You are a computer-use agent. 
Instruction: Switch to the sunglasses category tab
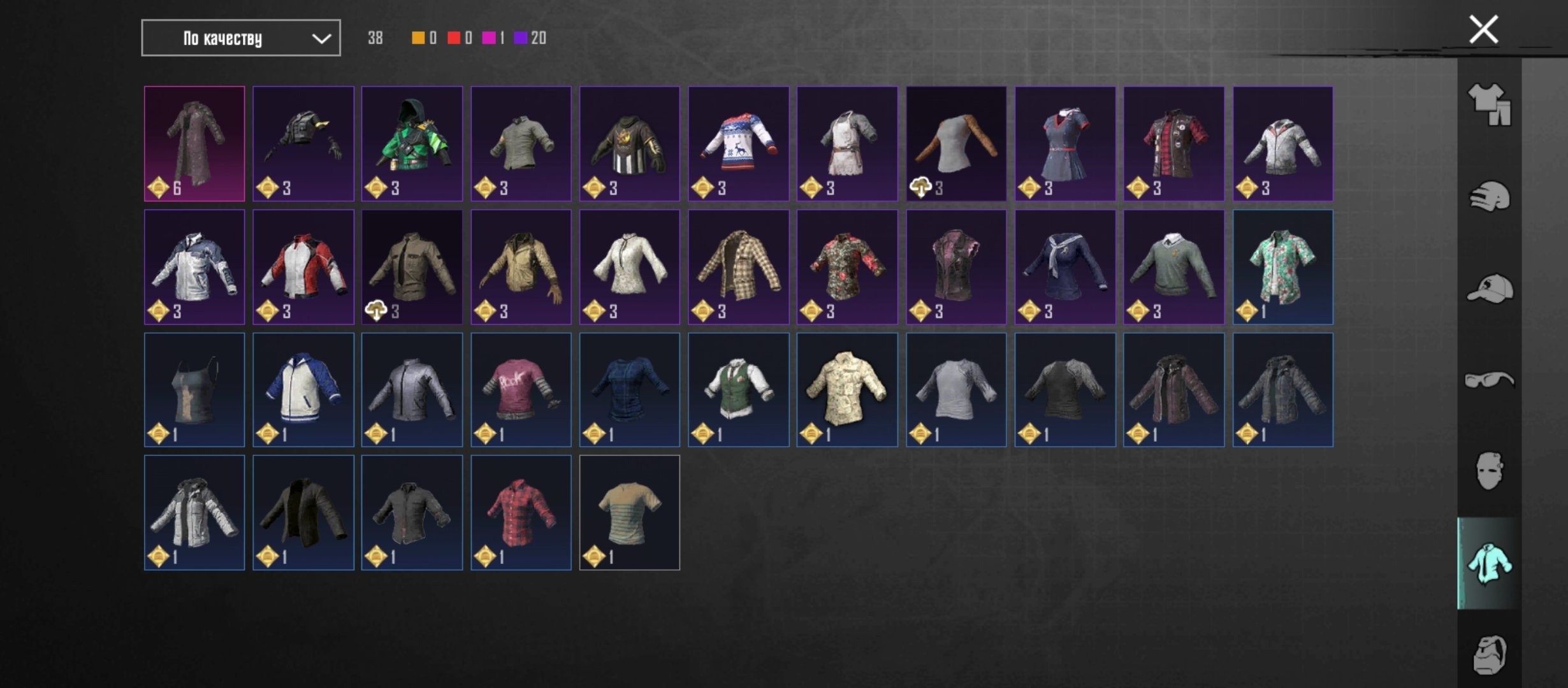pyautogui.click(x=1489, y=380)
